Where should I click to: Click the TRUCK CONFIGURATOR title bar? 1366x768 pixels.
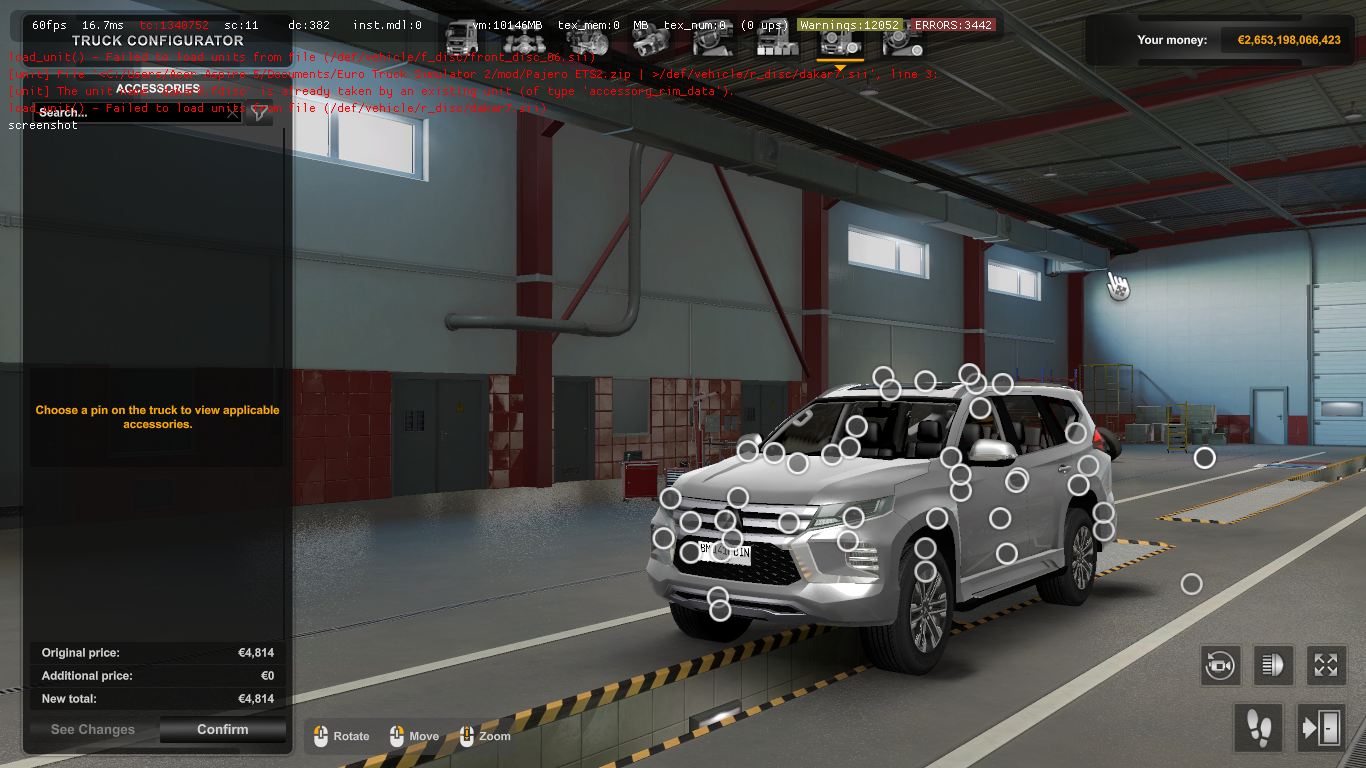[156, 40]
